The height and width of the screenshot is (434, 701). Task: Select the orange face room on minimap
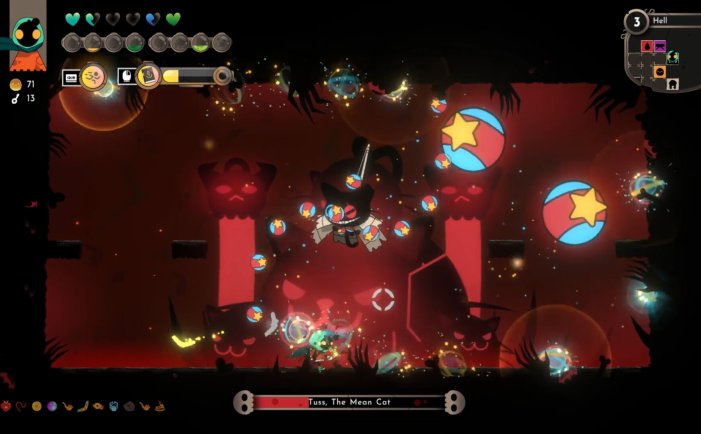660,72
